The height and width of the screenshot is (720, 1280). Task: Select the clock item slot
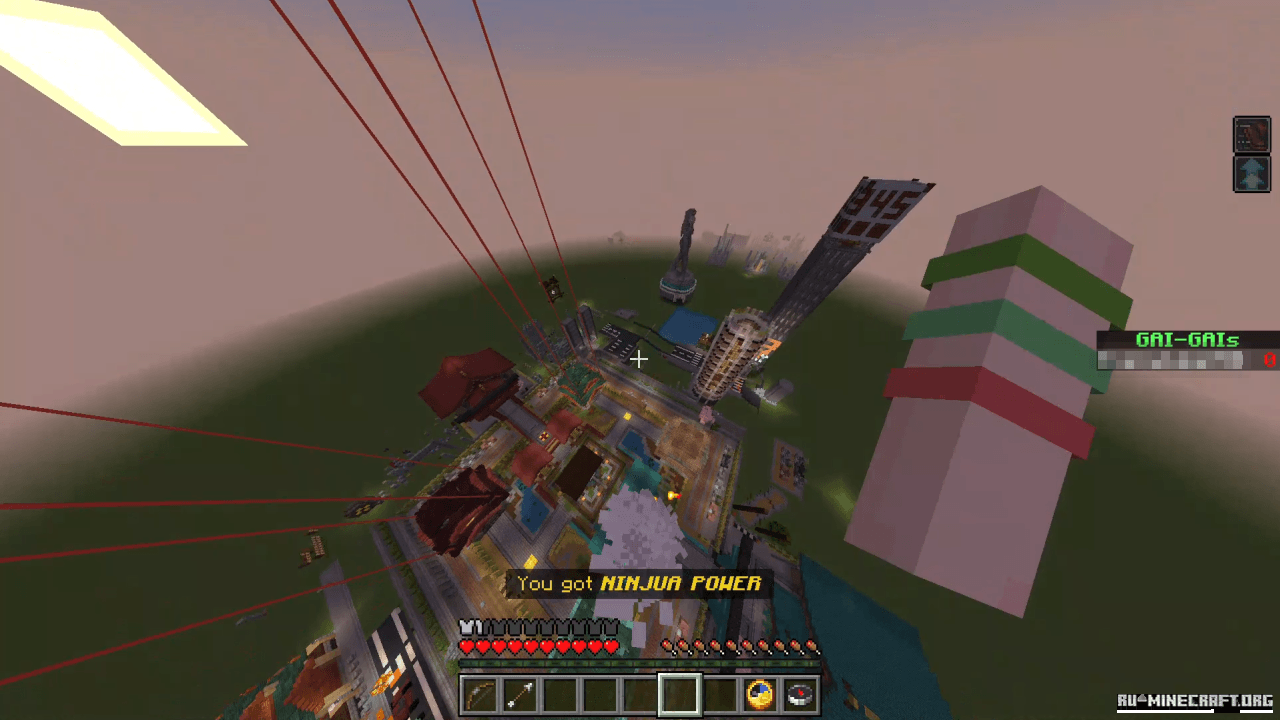coord(759,695)
